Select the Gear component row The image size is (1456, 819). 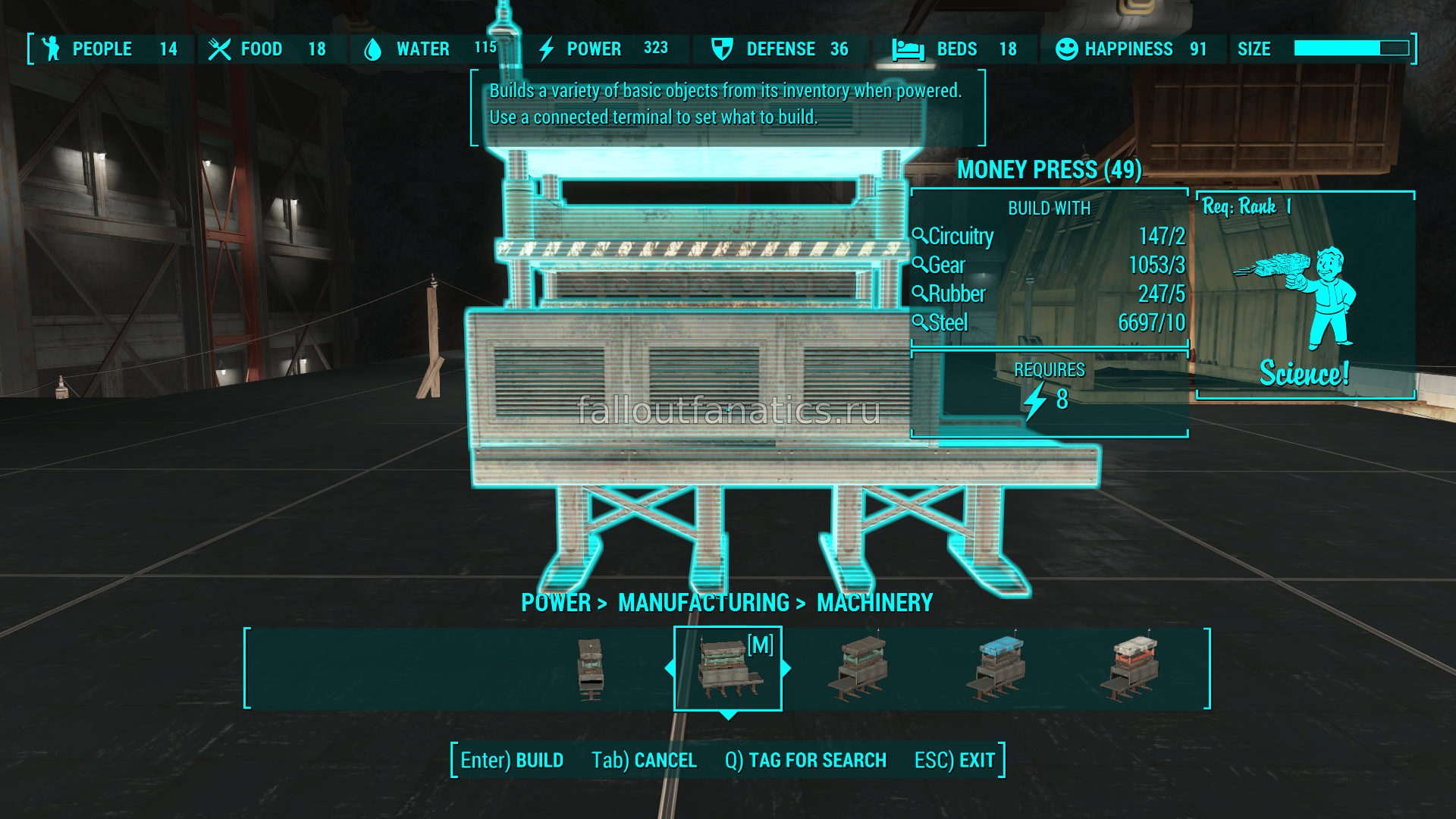pos(1048,265)
